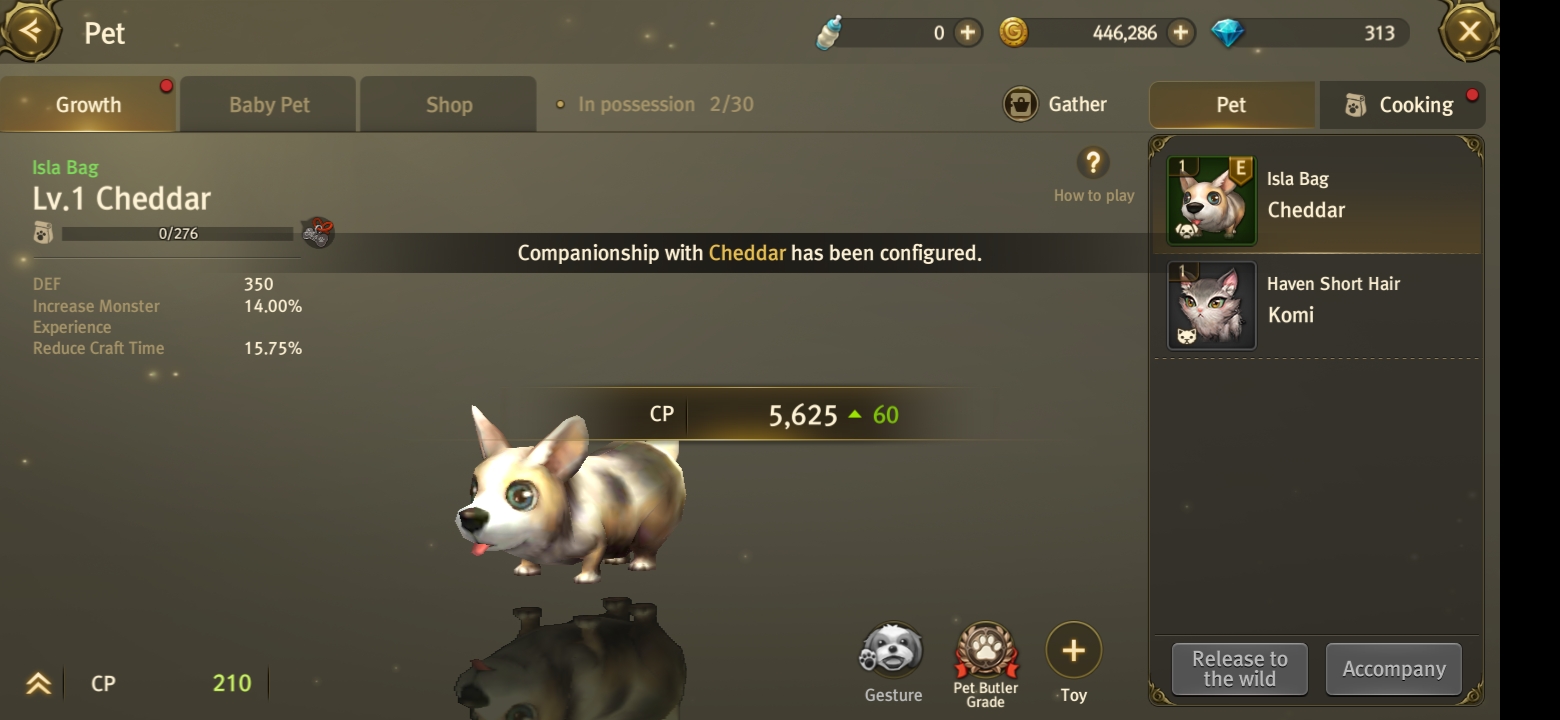Activate the Gather button
The height and width of the screenshot is (720, 1560).
coord(1056,104)
